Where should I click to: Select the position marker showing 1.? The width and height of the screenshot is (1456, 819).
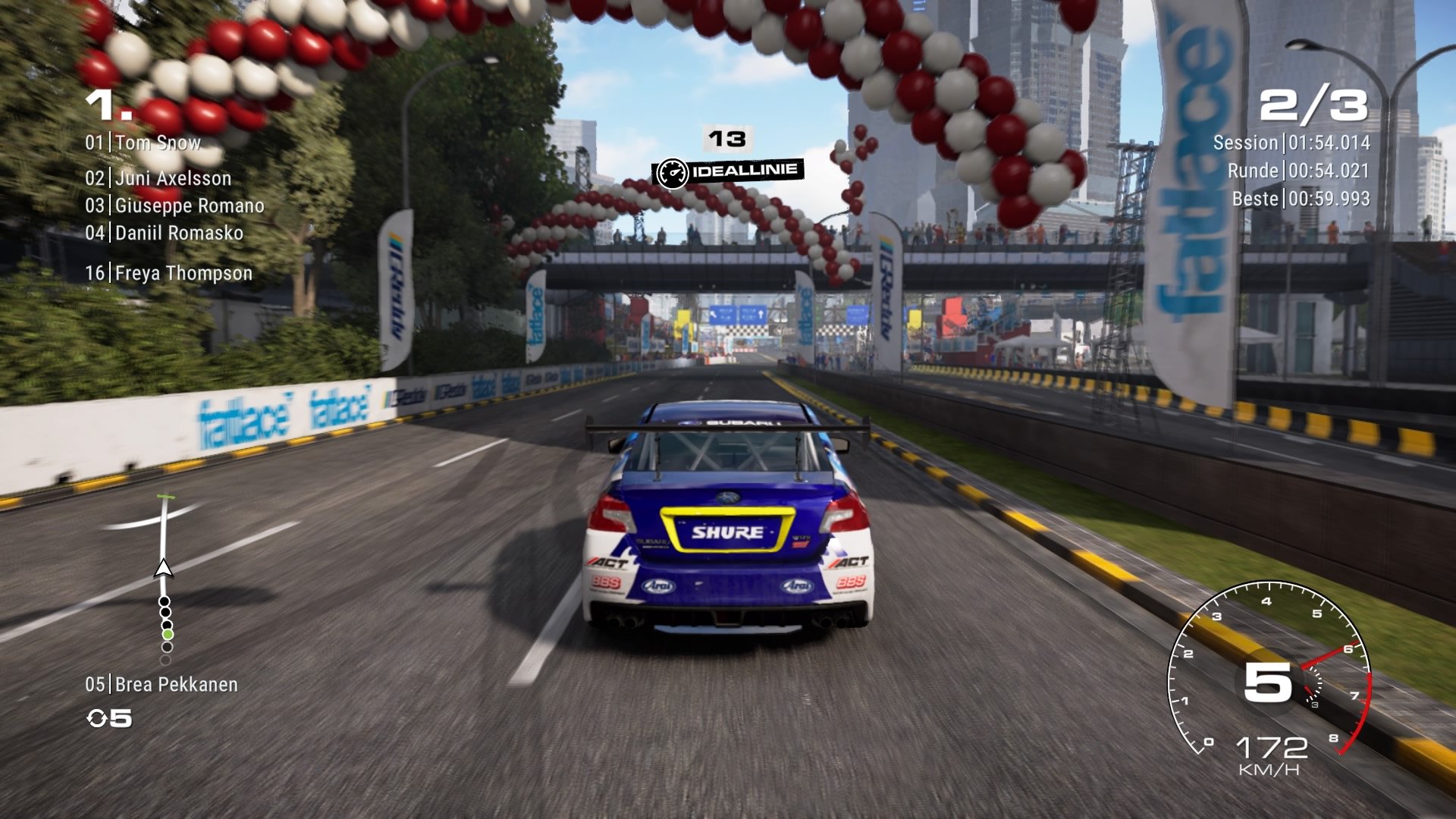(106, 106)
